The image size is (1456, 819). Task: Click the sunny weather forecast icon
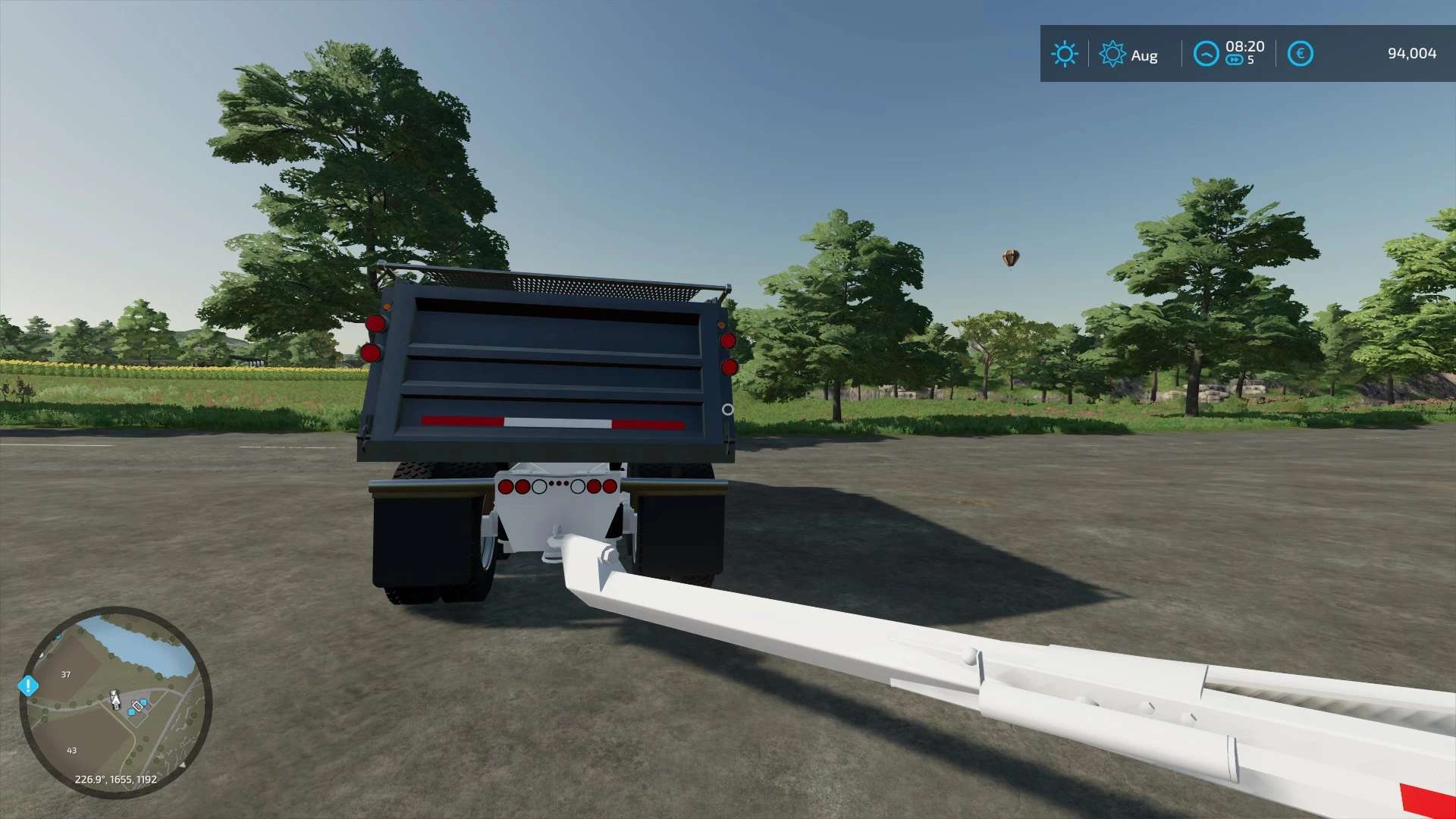pyautogui.click(x=1064, y=54)
